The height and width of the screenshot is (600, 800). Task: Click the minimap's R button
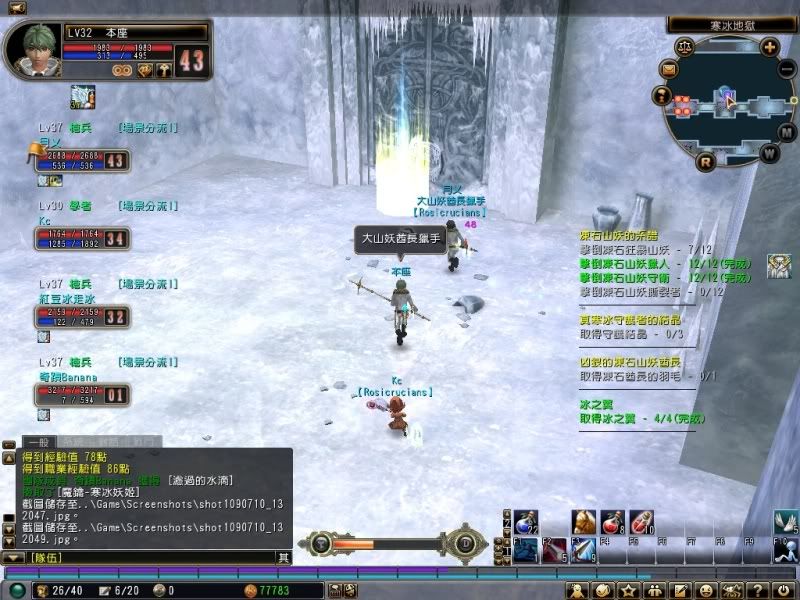[x=705, y=161]
